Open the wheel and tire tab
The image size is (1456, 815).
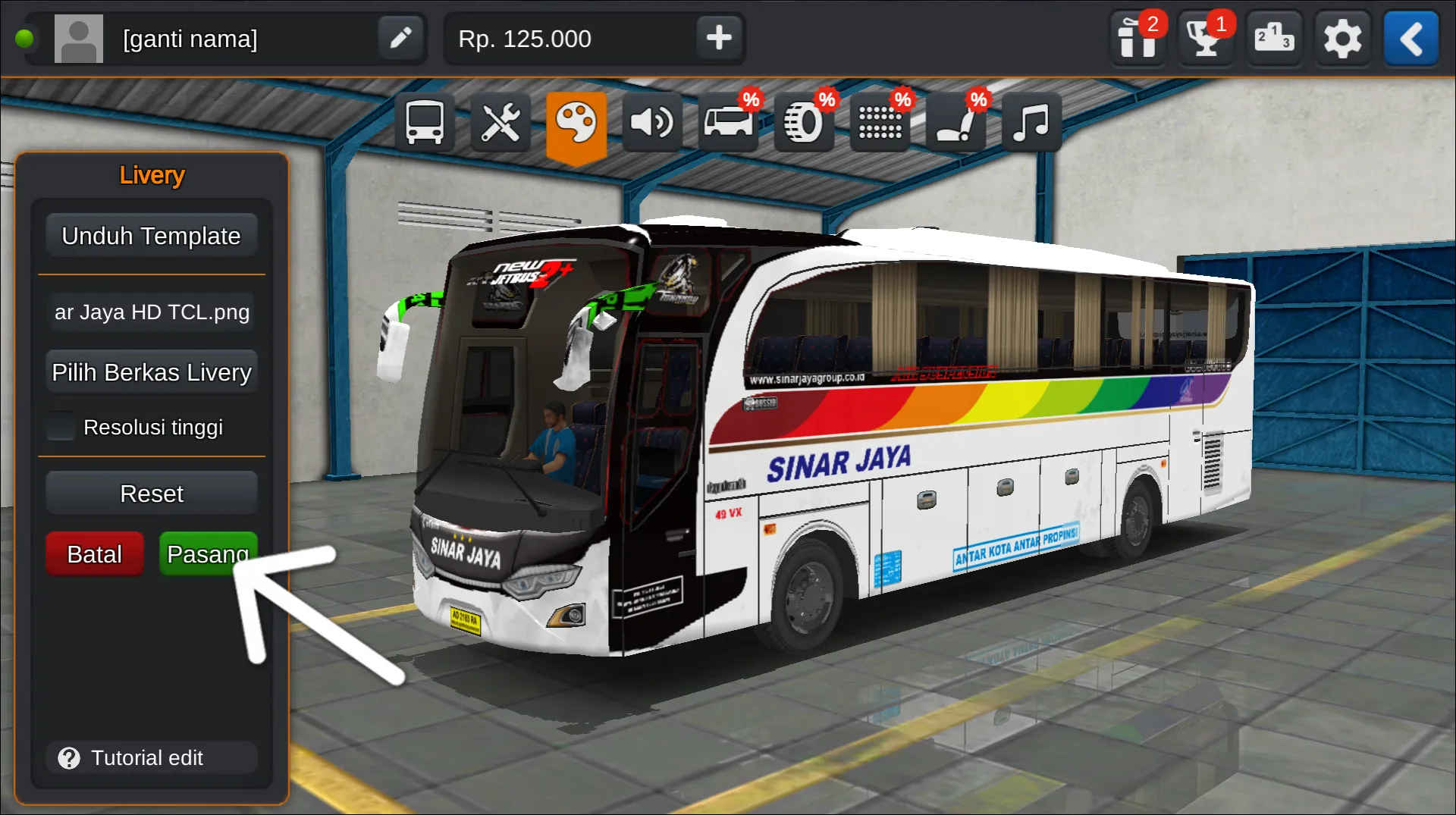pyautogui.click(x=804, y=122)
